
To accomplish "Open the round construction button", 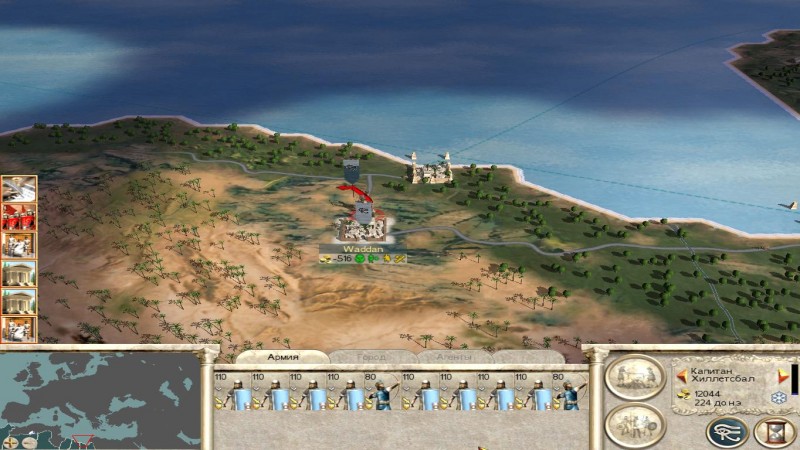I will pyautogui.click(x=635, y=377).
